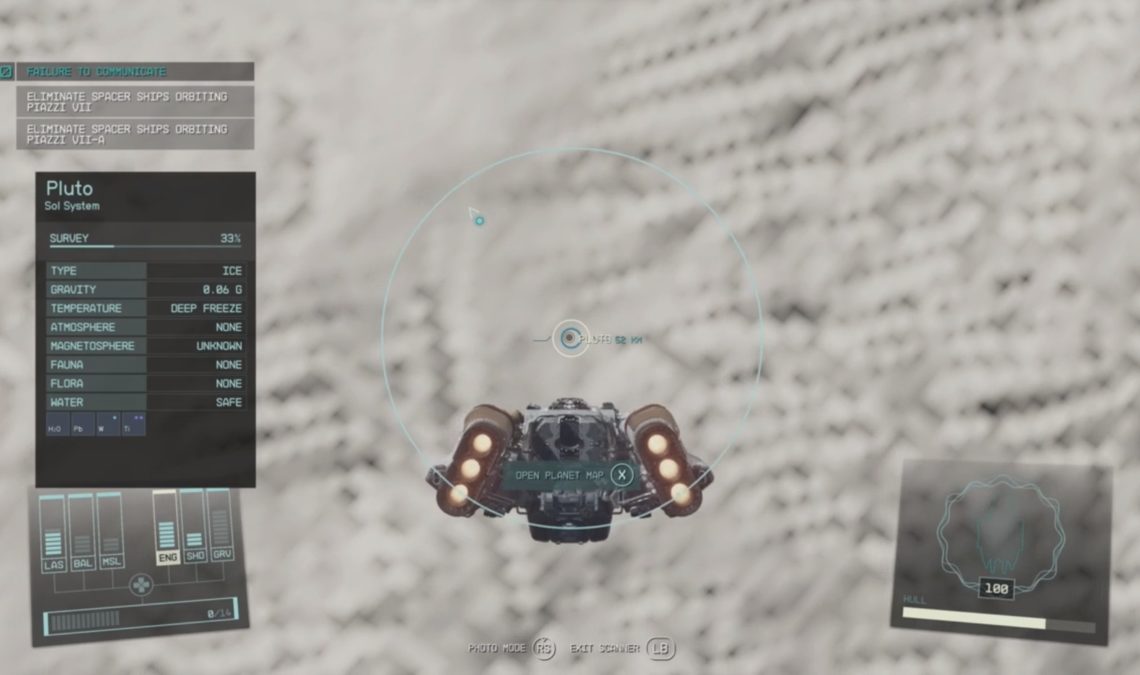Select the GRV grav drive power system
Viewport: 1140px width, 675px height.
(221, 526)
